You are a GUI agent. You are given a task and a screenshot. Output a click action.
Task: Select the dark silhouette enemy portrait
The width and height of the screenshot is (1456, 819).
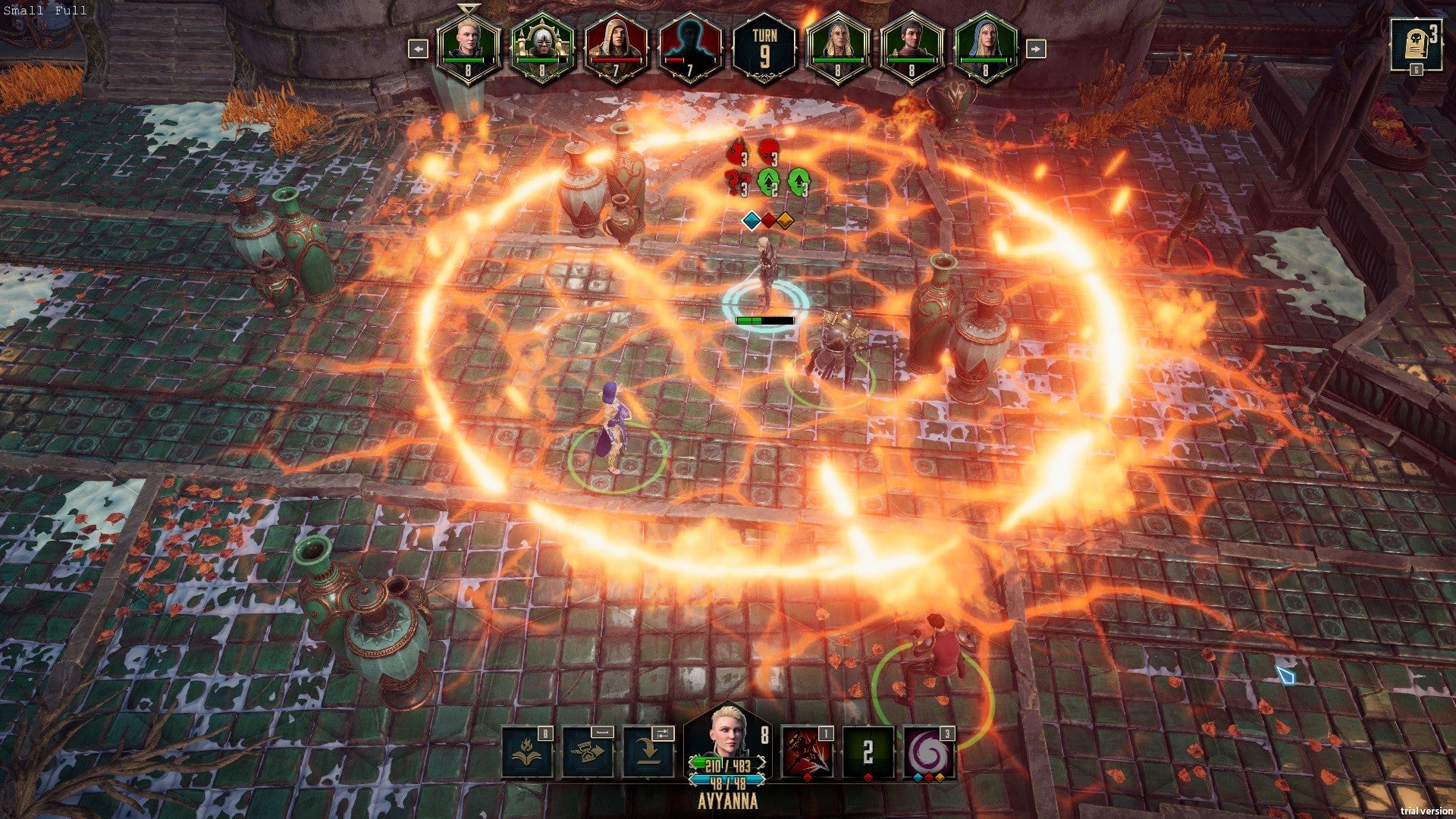click(690, 47)
